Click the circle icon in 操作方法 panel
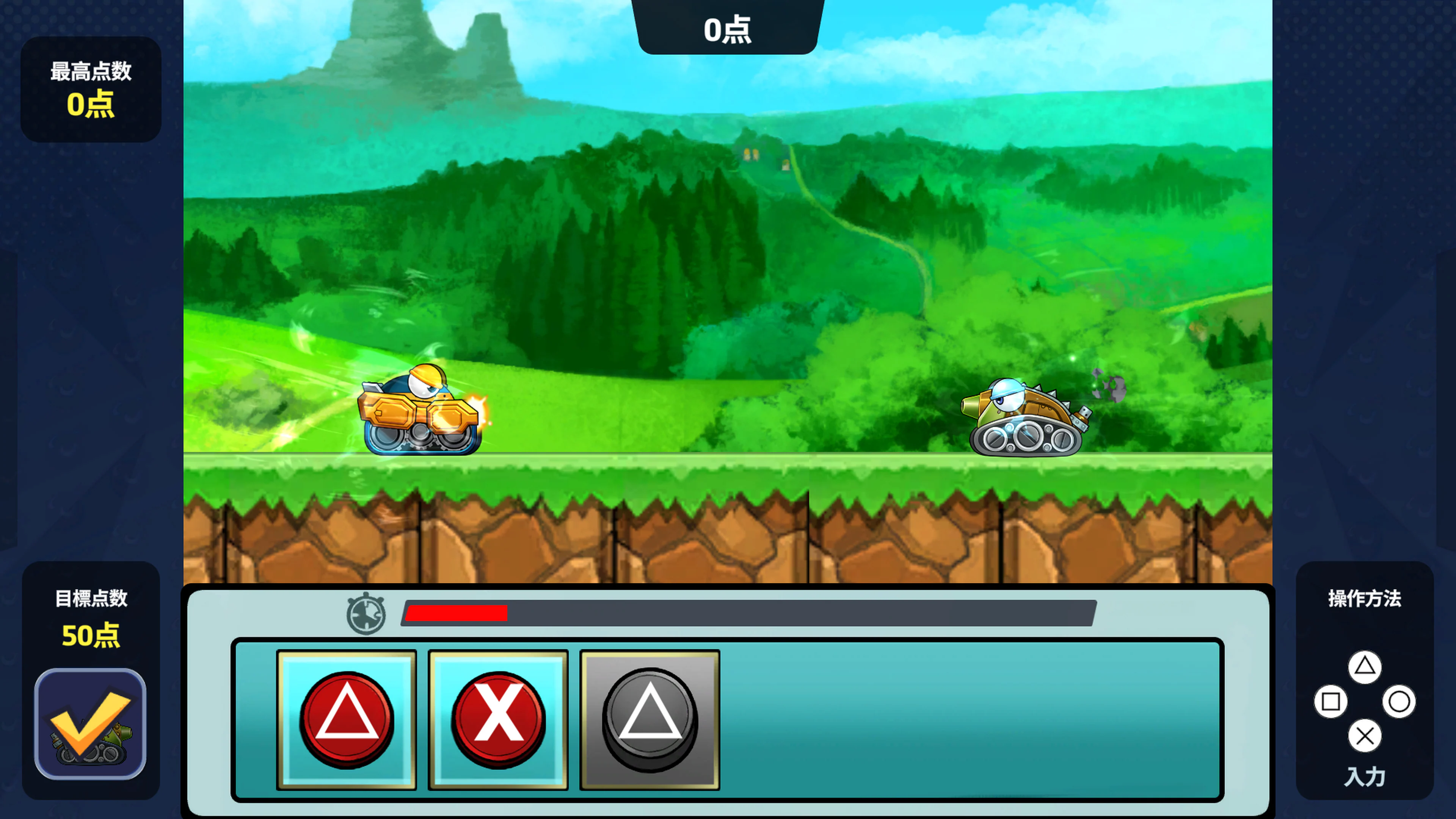The image size is (1456, 819). (x=1400, y=701)
